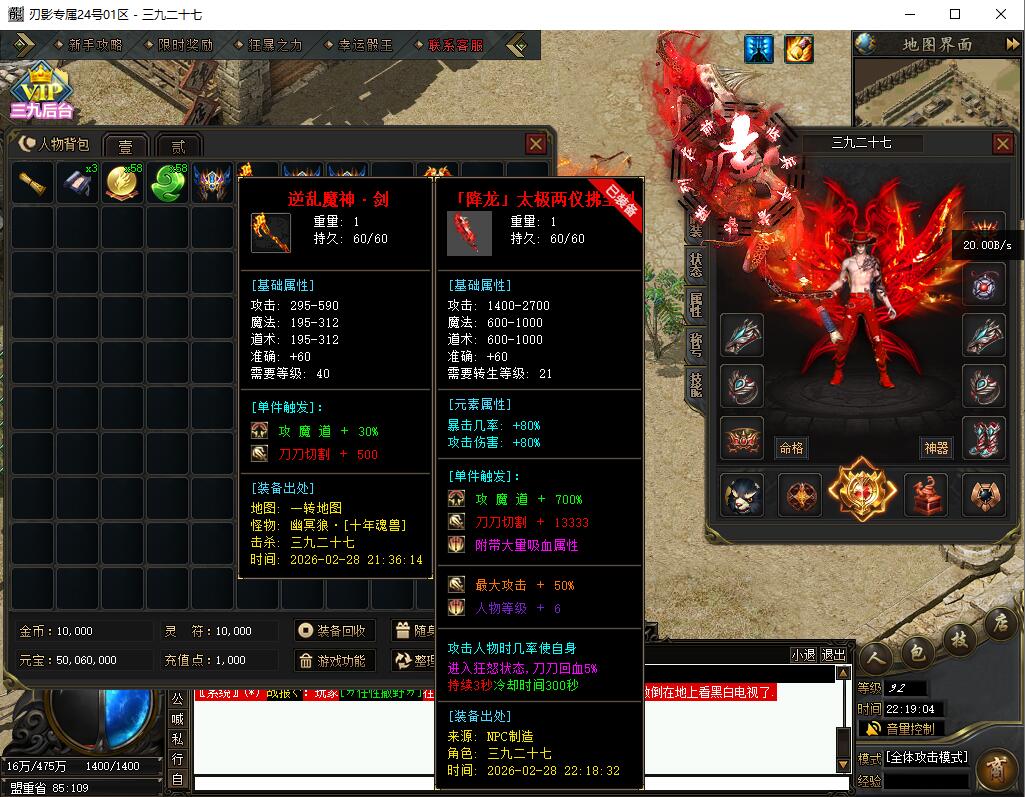1025x797 pixels.
Task: Close the character equipment panel
Action: coord(1003,144)
